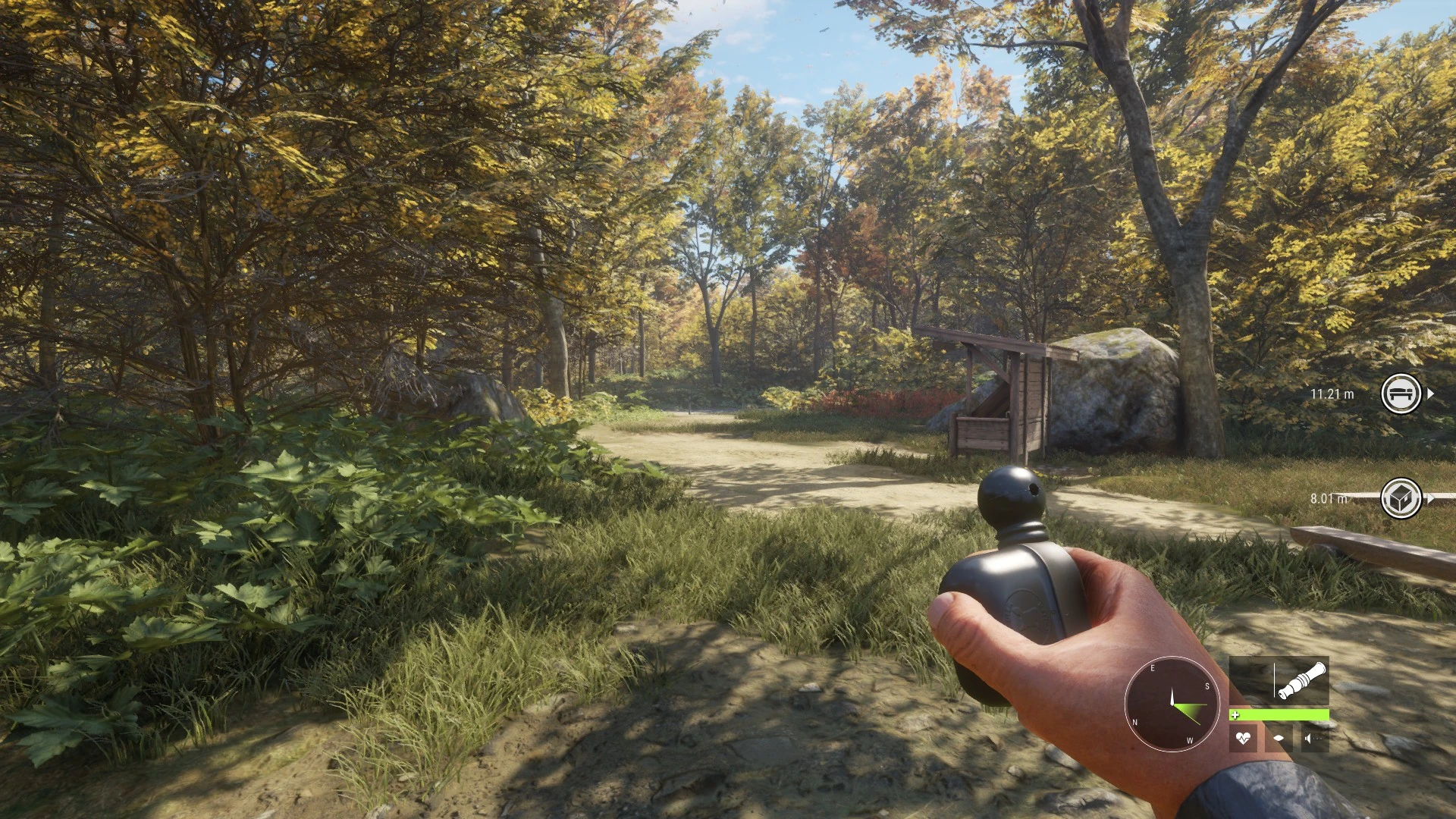
Task: Check the heart rate indicator icon
Action: click(x=1243, y=738)
